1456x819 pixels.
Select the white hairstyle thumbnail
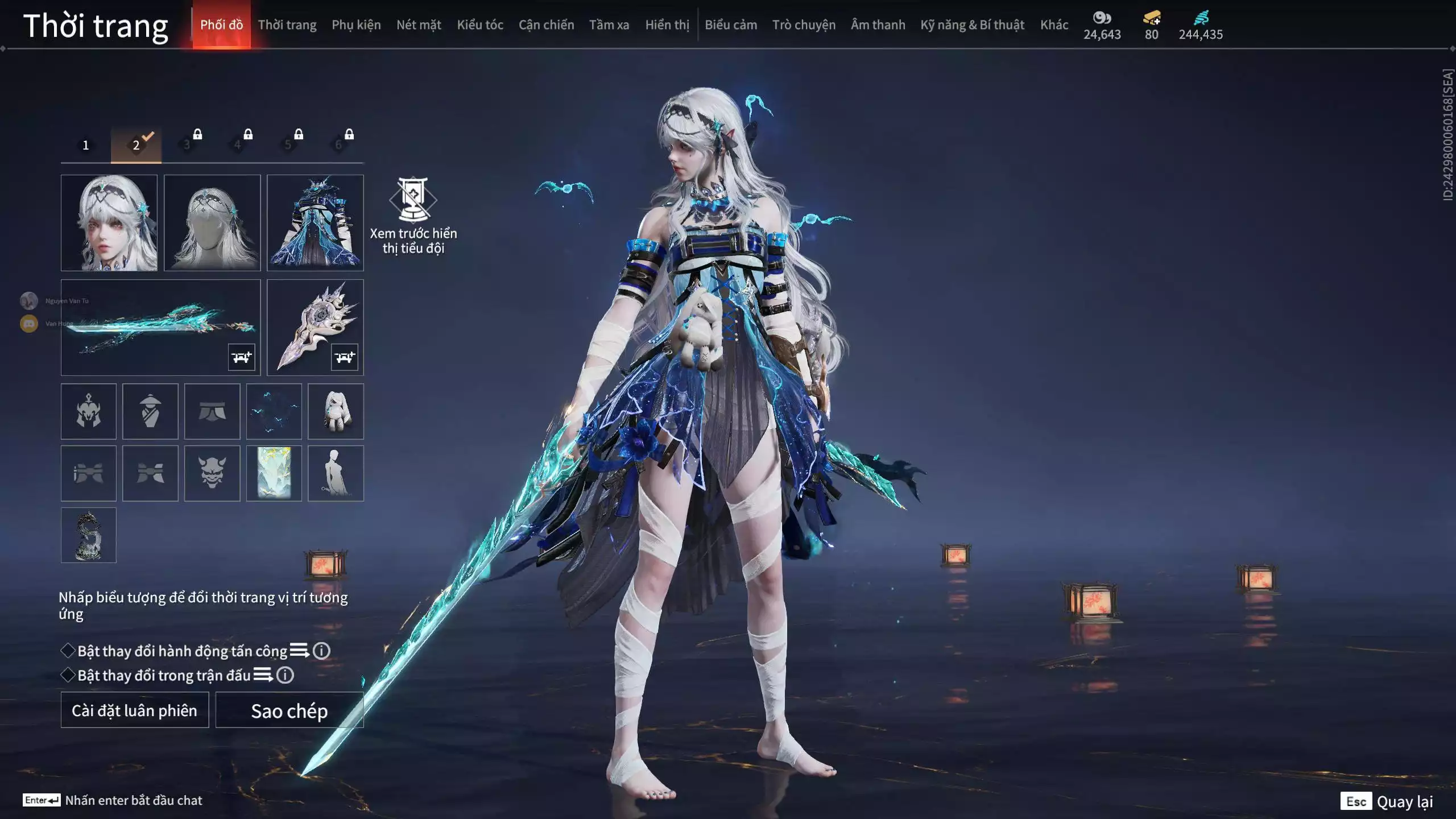pyautogui.click(x=212, y=223)
